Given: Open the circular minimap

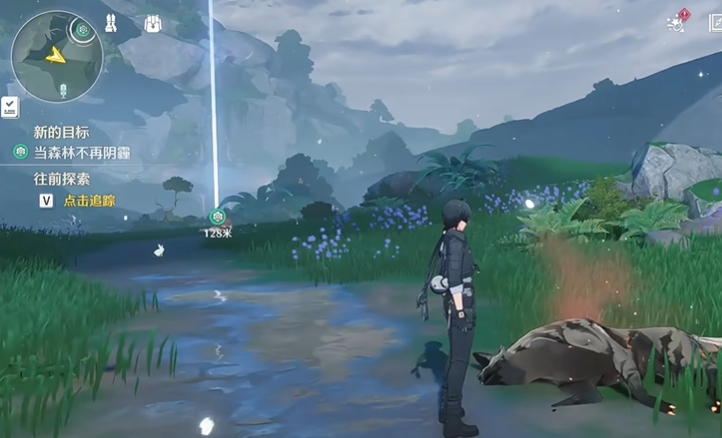Looking at the screenshot, I should 55,57.
